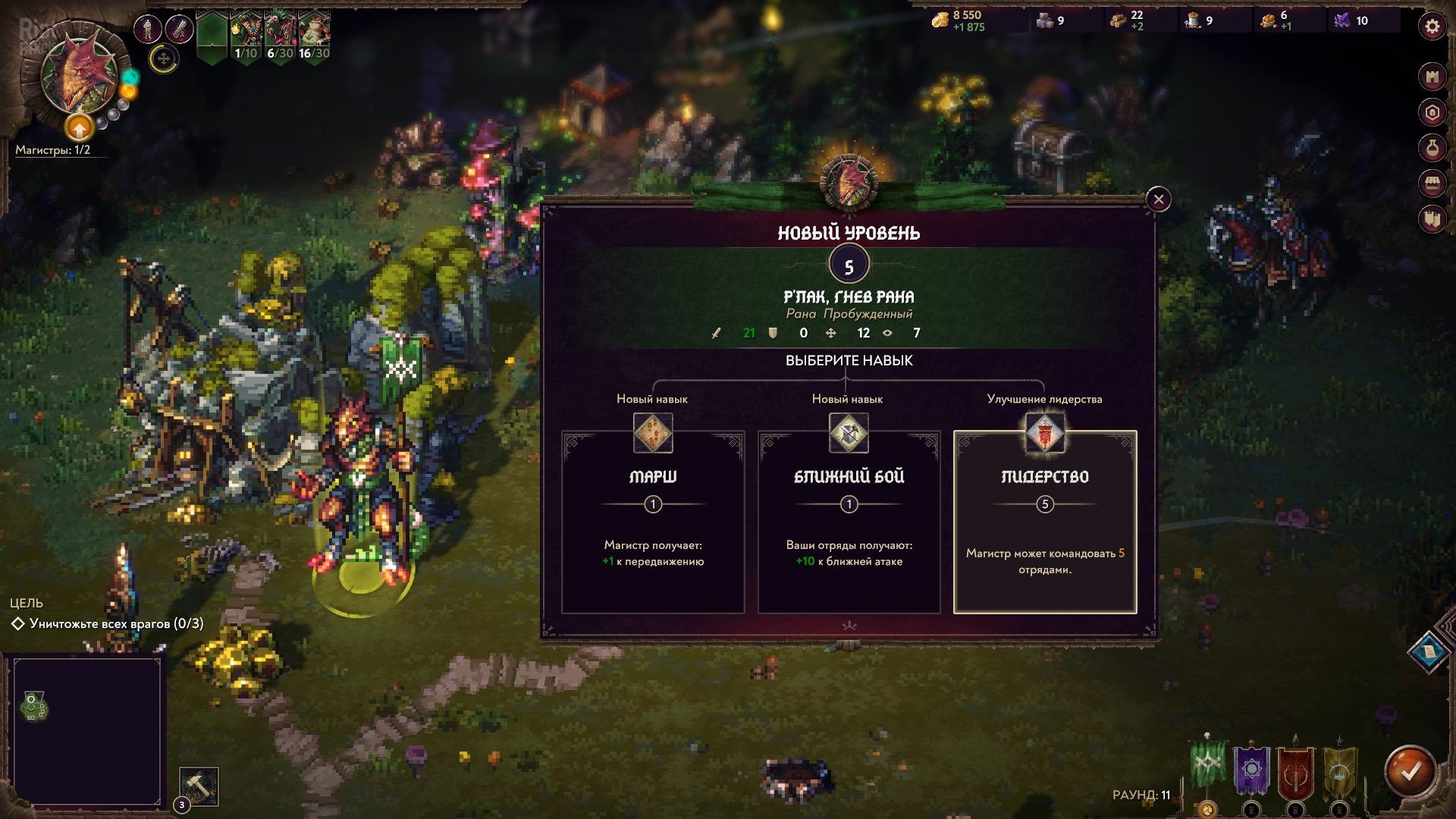Open the market stall icon
1456x819 pixels.
click(x=1432, y=184)
